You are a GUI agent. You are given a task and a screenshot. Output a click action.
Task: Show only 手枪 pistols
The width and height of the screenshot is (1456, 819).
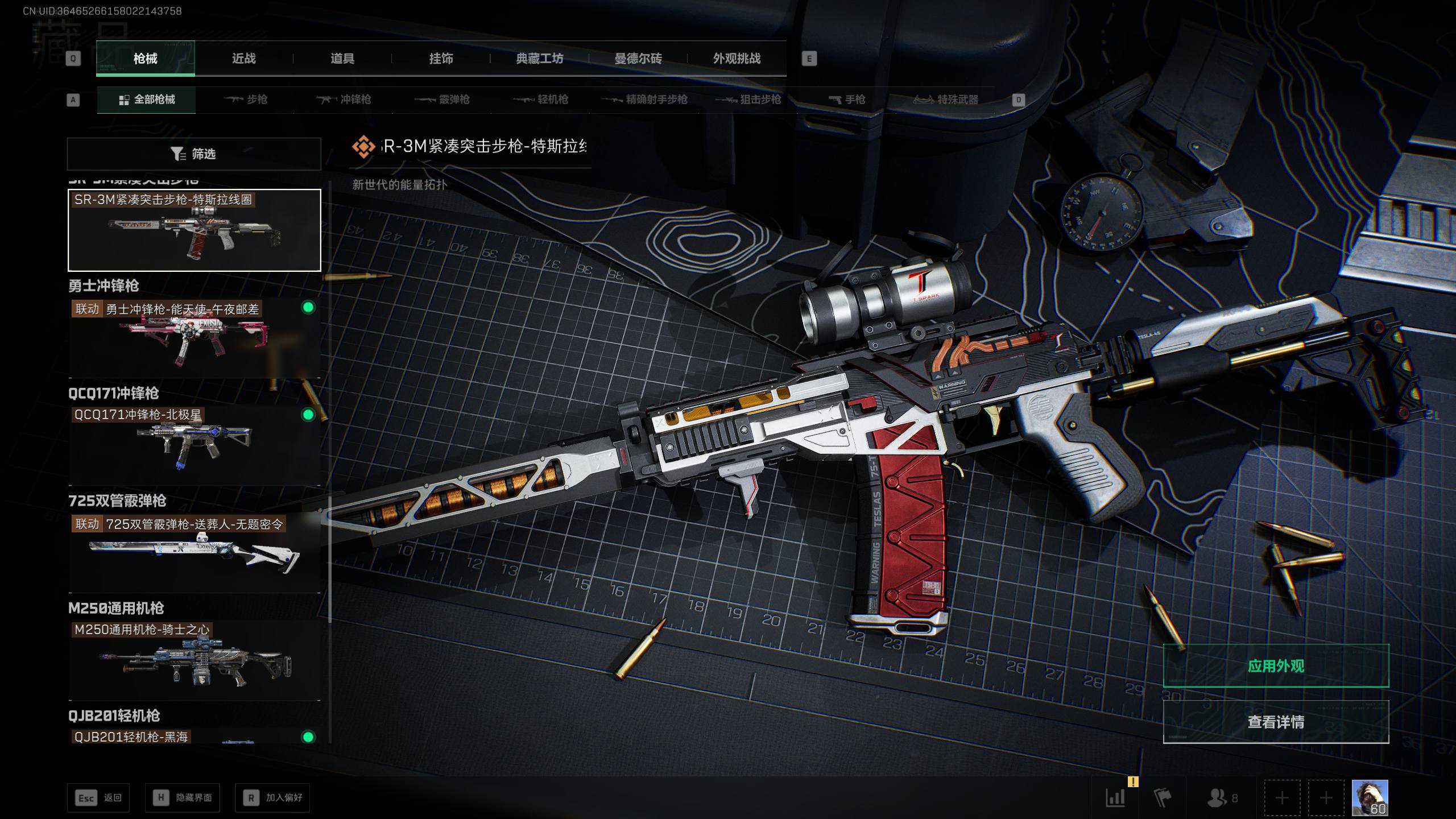pos(847,100)
